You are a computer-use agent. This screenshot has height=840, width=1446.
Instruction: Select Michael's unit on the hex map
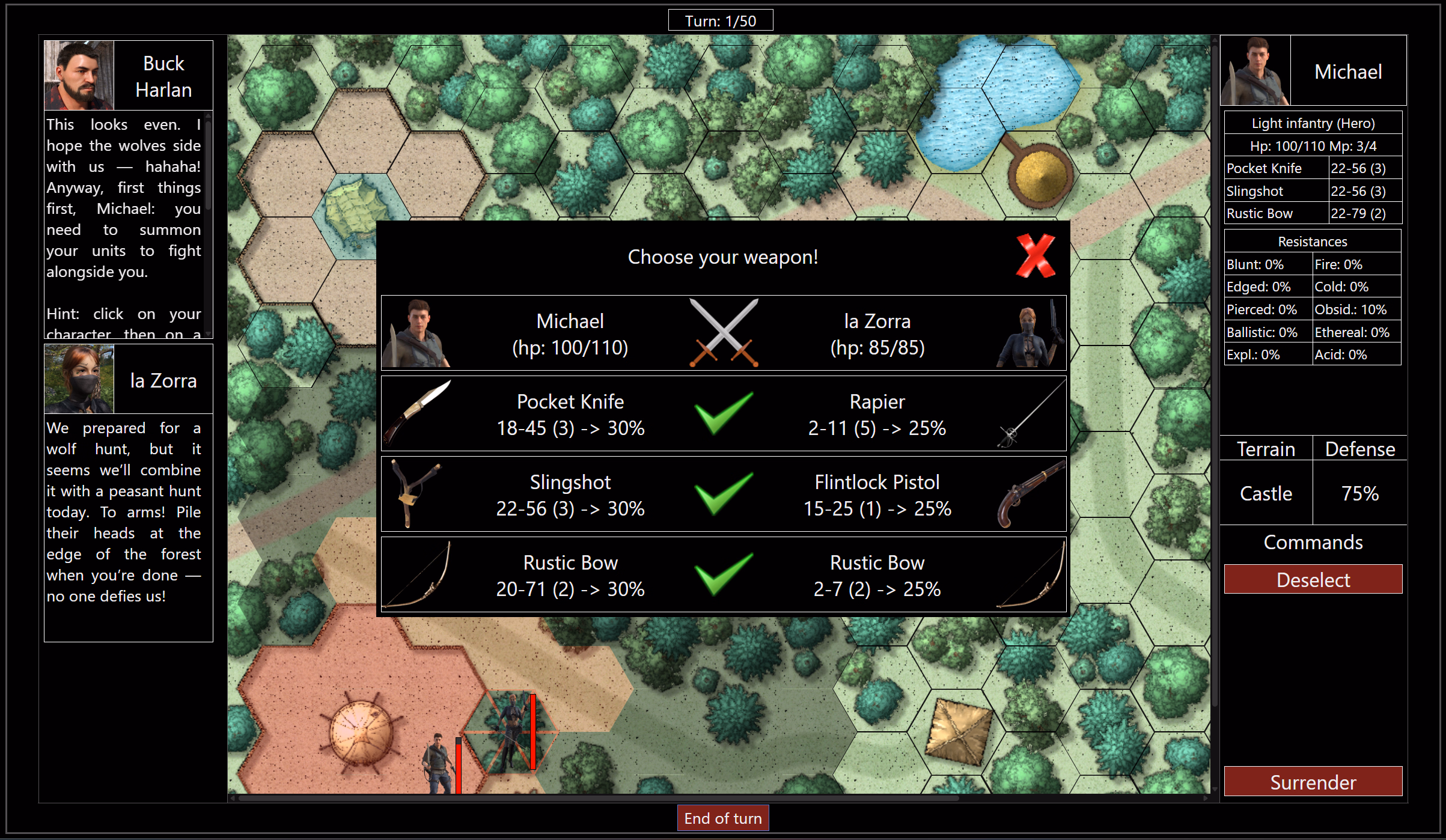439,762
